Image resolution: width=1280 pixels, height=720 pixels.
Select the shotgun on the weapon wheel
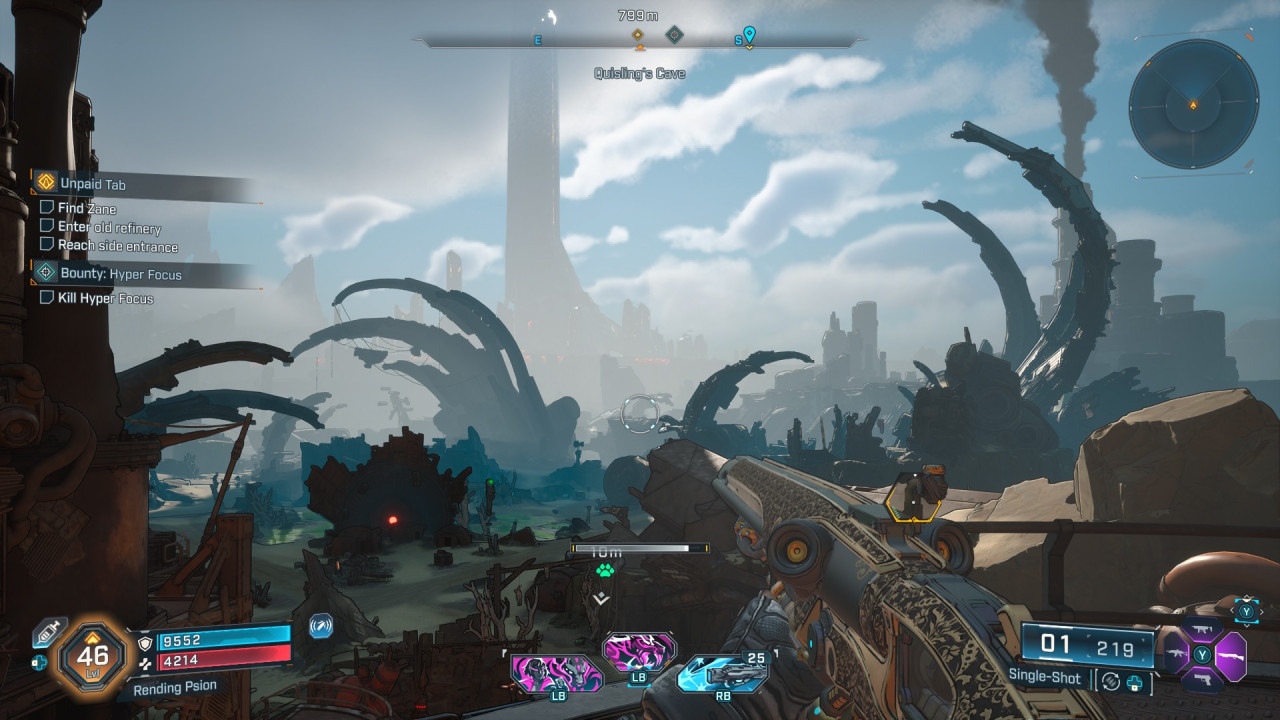(1231, 655)
